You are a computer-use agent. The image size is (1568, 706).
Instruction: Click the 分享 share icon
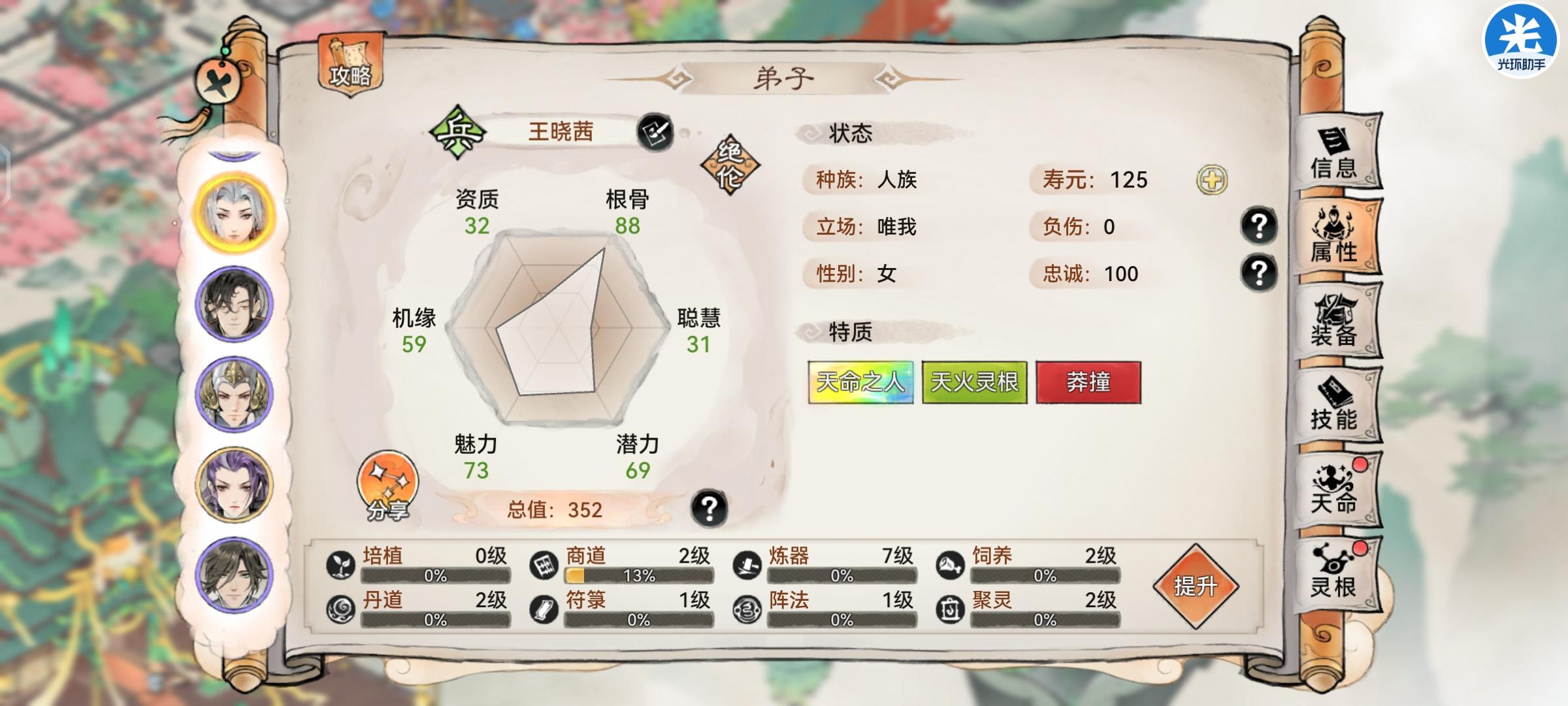pyautogui.click(x=388, y=485)
